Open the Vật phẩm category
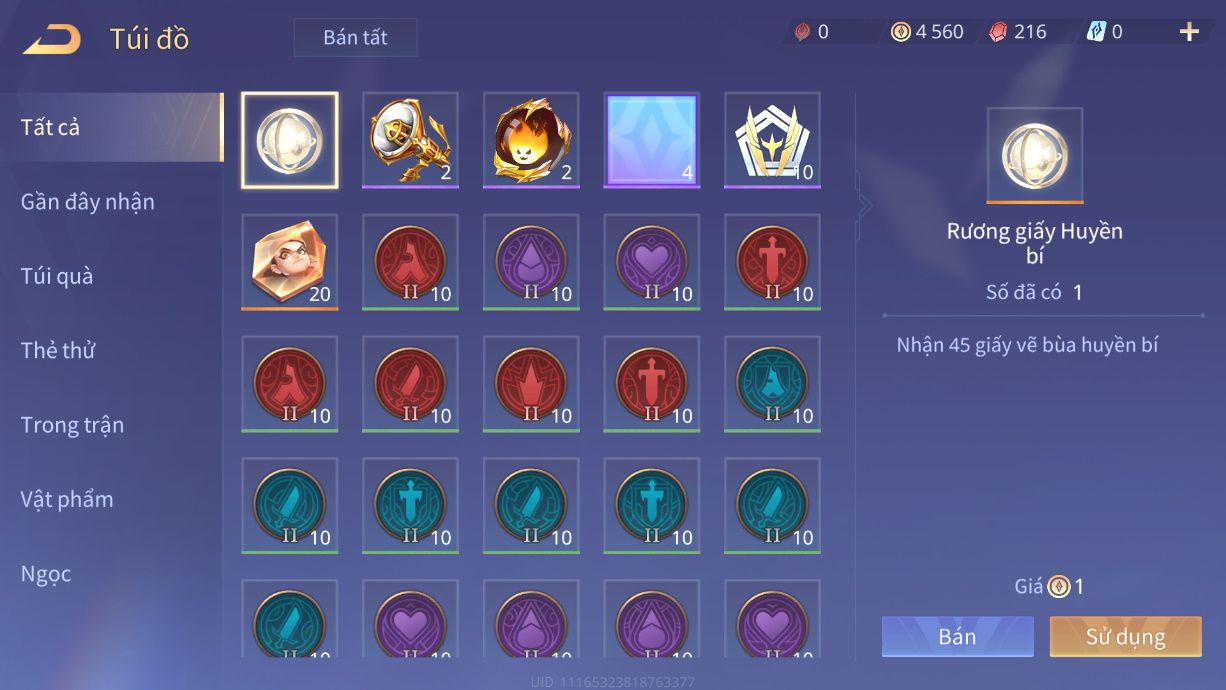Screen dimensions: 1226x690 click(x=67, y=499)
